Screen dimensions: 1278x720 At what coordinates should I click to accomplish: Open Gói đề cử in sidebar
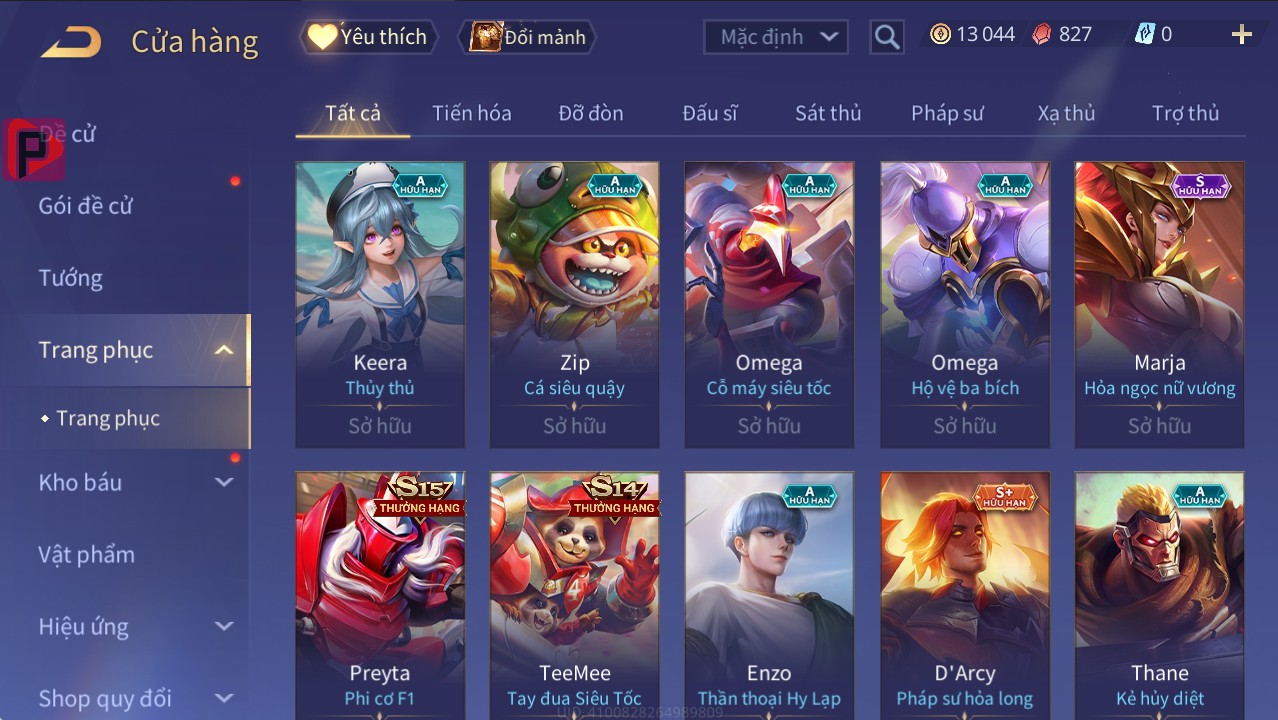coord(86,206)
